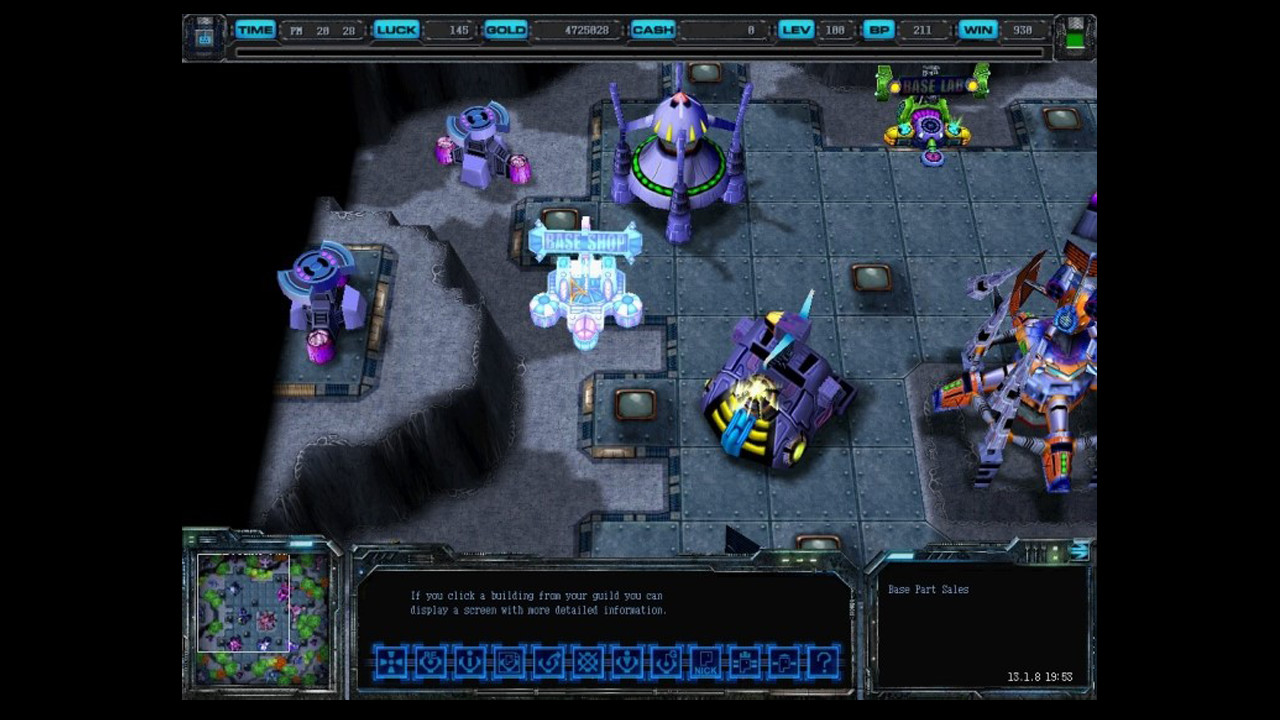Click the shield refresh icon

pos(508,662)
